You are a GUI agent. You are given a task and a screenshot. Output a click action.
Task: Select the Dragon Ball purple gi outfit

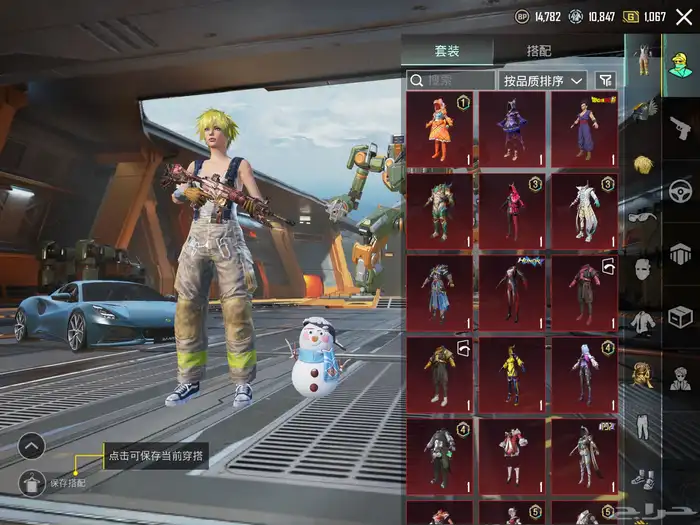tap(584, 129)
